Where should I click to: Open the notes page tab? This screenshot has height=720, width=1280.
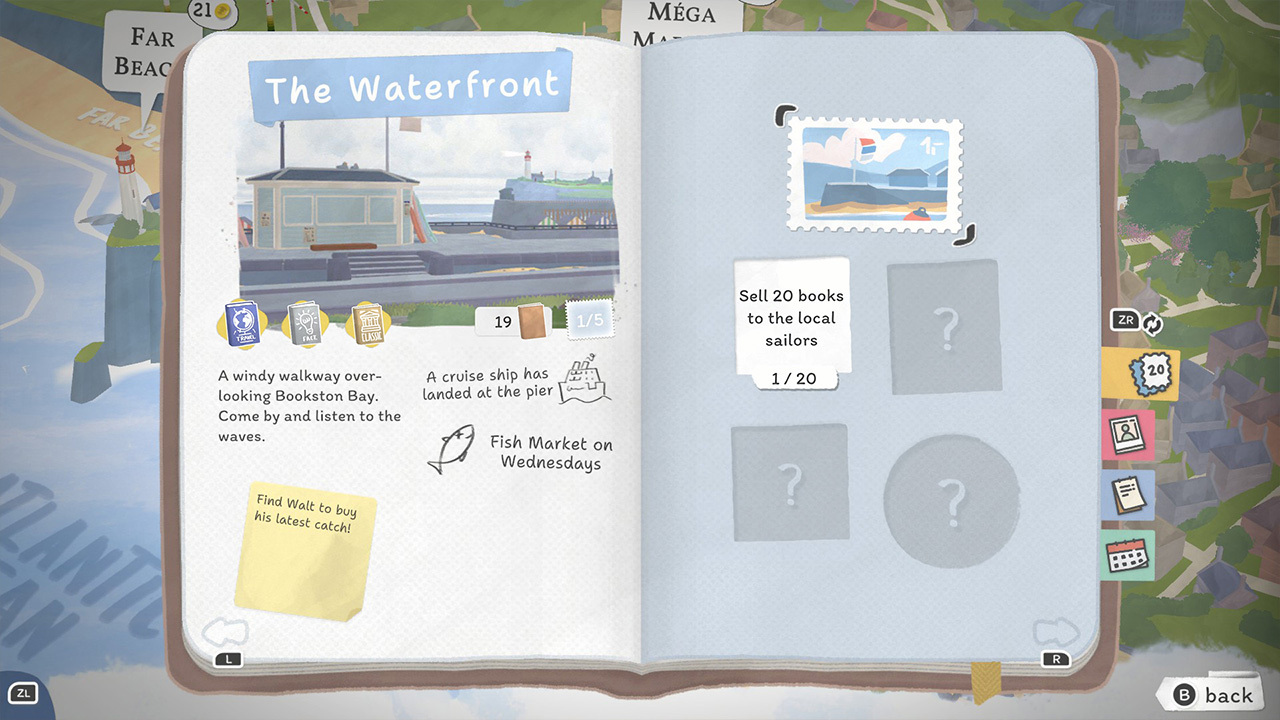[x=1129, y=495]
